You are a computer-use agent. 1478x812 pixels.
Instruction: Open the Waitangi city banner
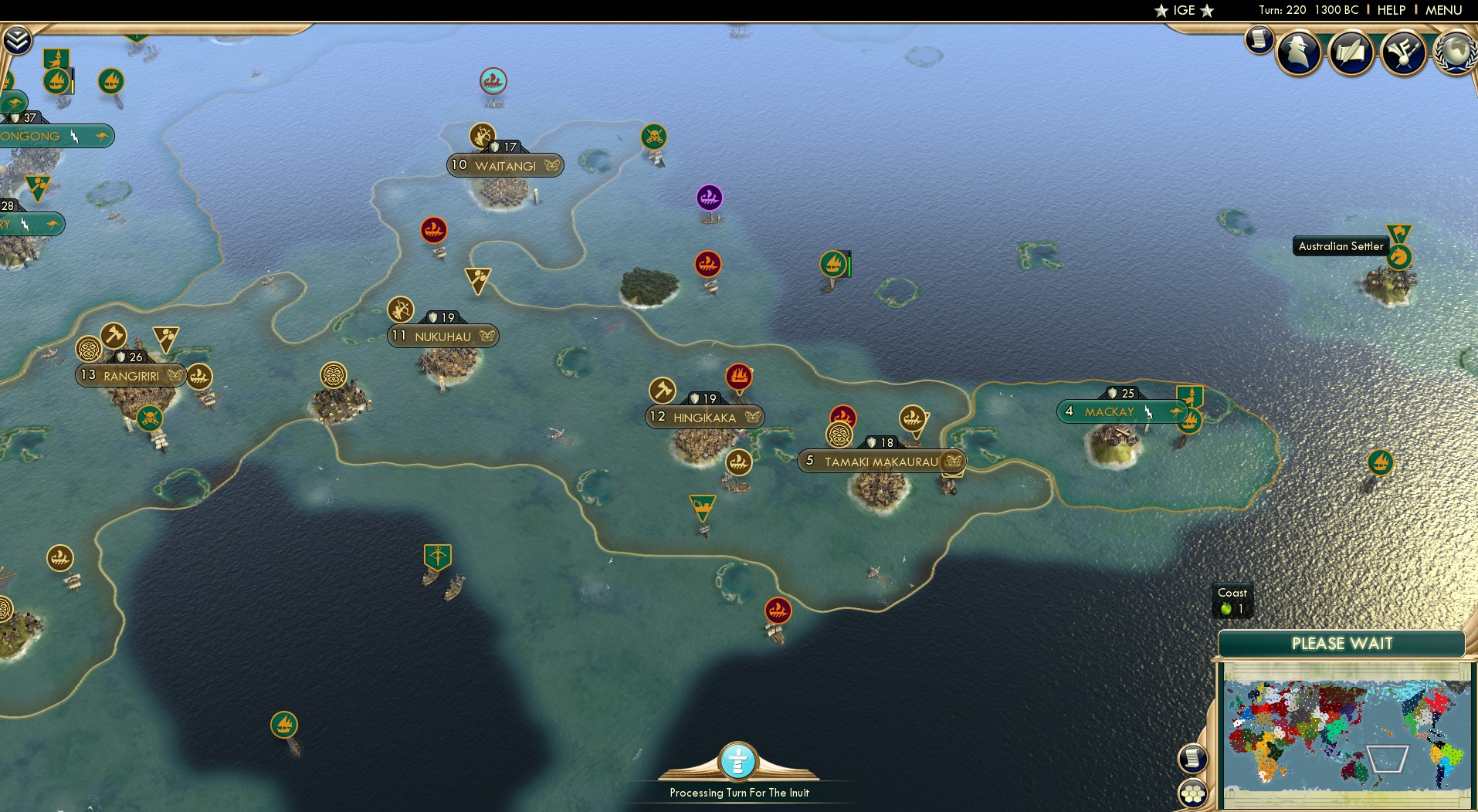point(505,164)
